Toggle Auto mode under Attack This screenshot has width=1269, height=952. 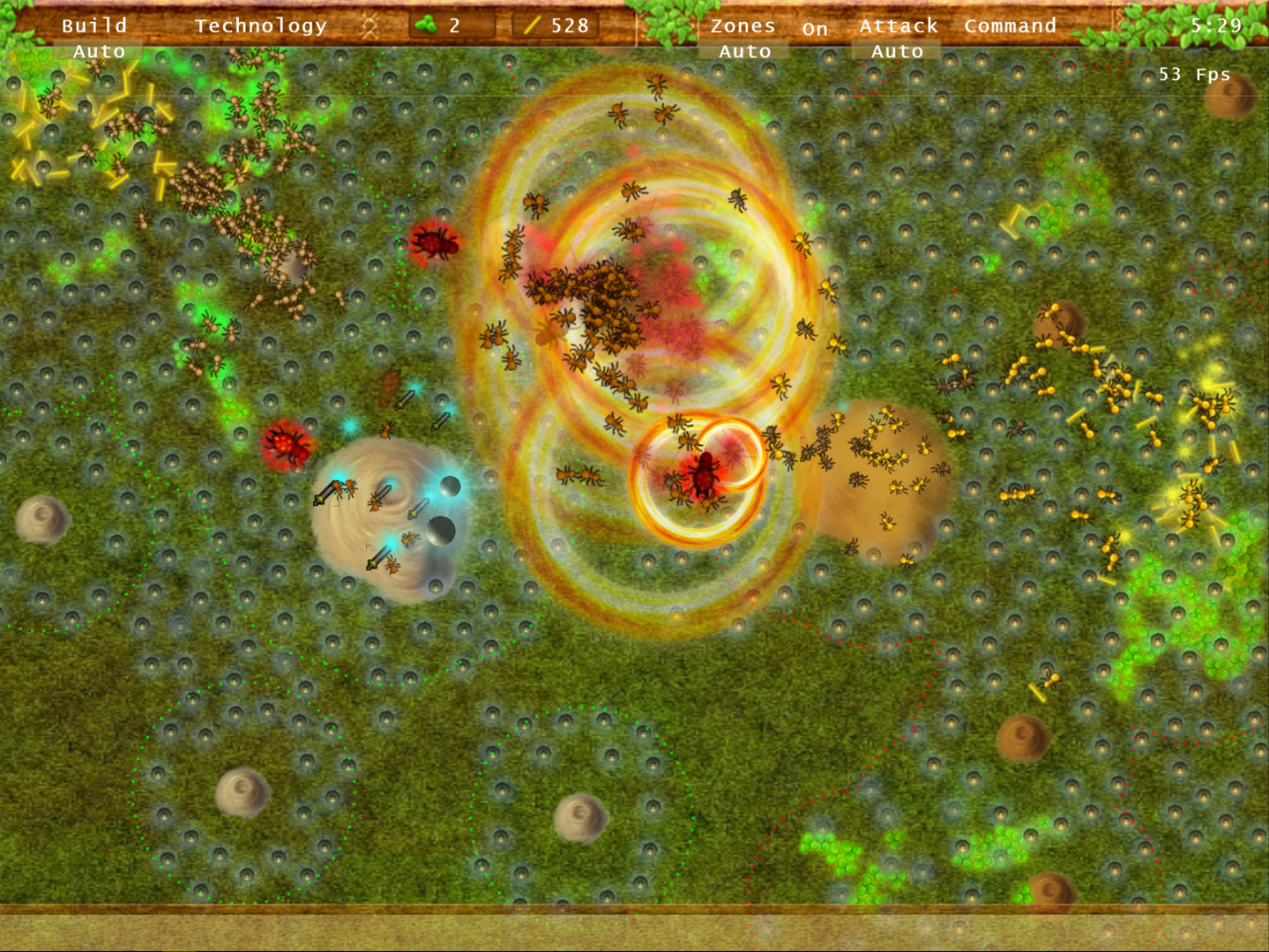tap(895, 51)
